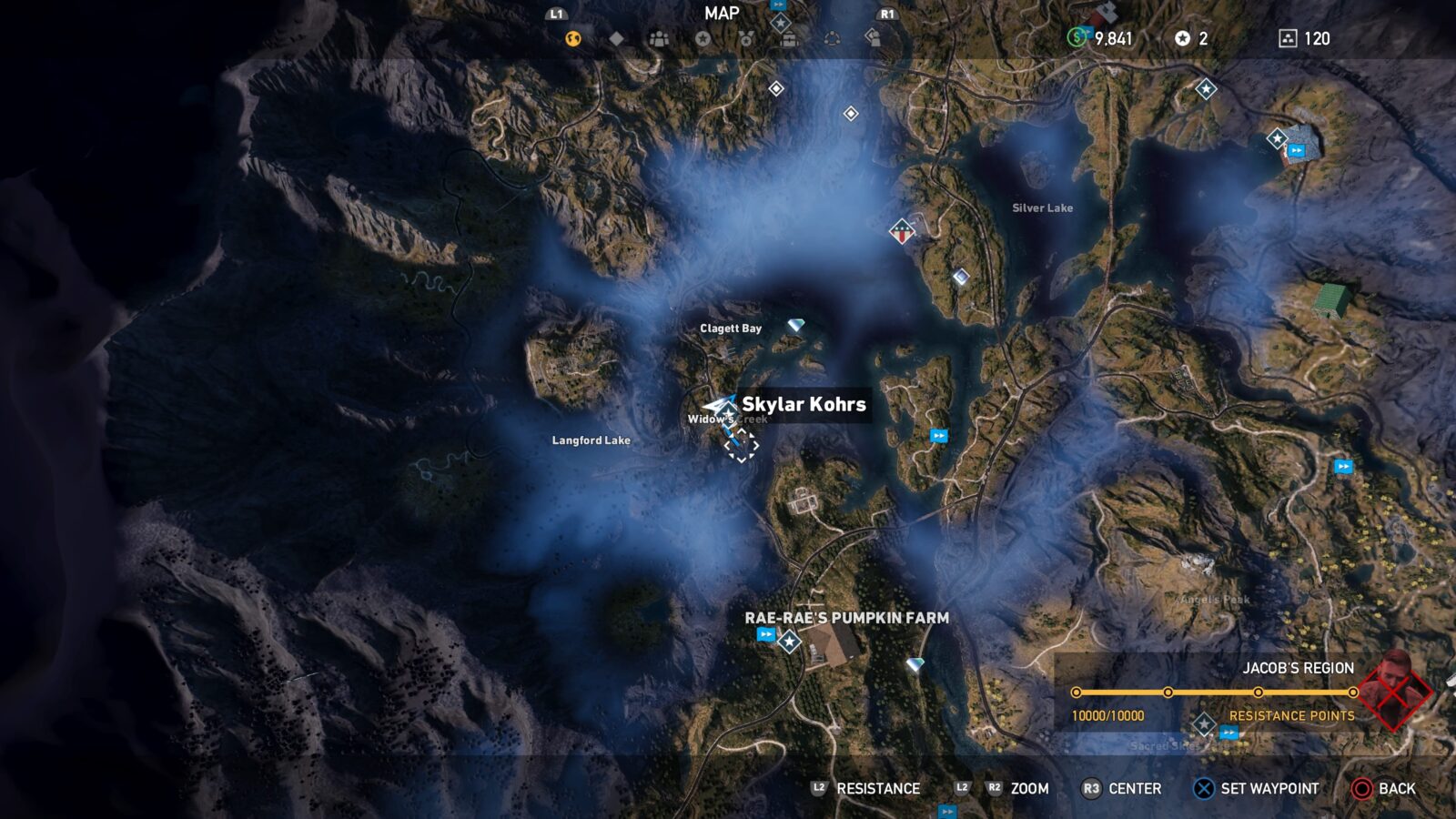
Task: Open the three connected nodes tab
Action: click(832, 38)
